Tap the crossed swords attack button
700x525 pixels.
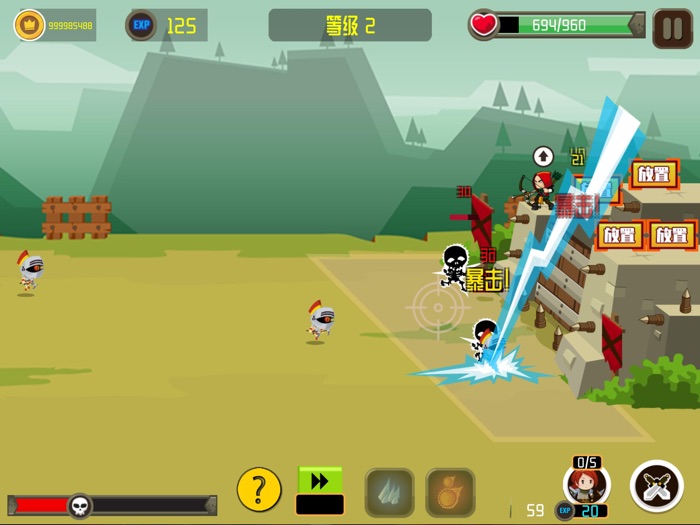[x=657, y=486]
